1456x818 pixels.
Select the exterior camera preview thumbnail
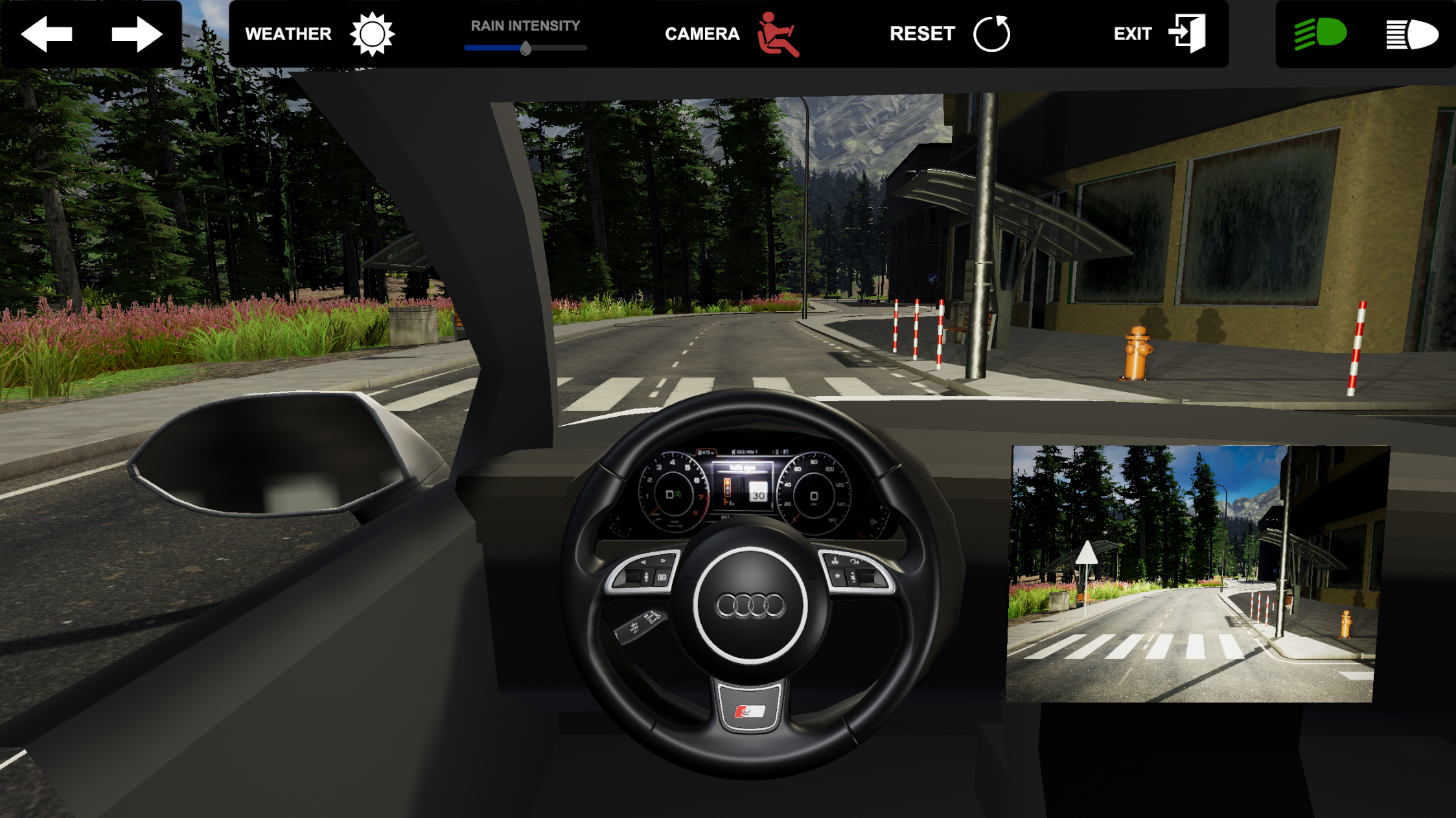[1196, 573]
